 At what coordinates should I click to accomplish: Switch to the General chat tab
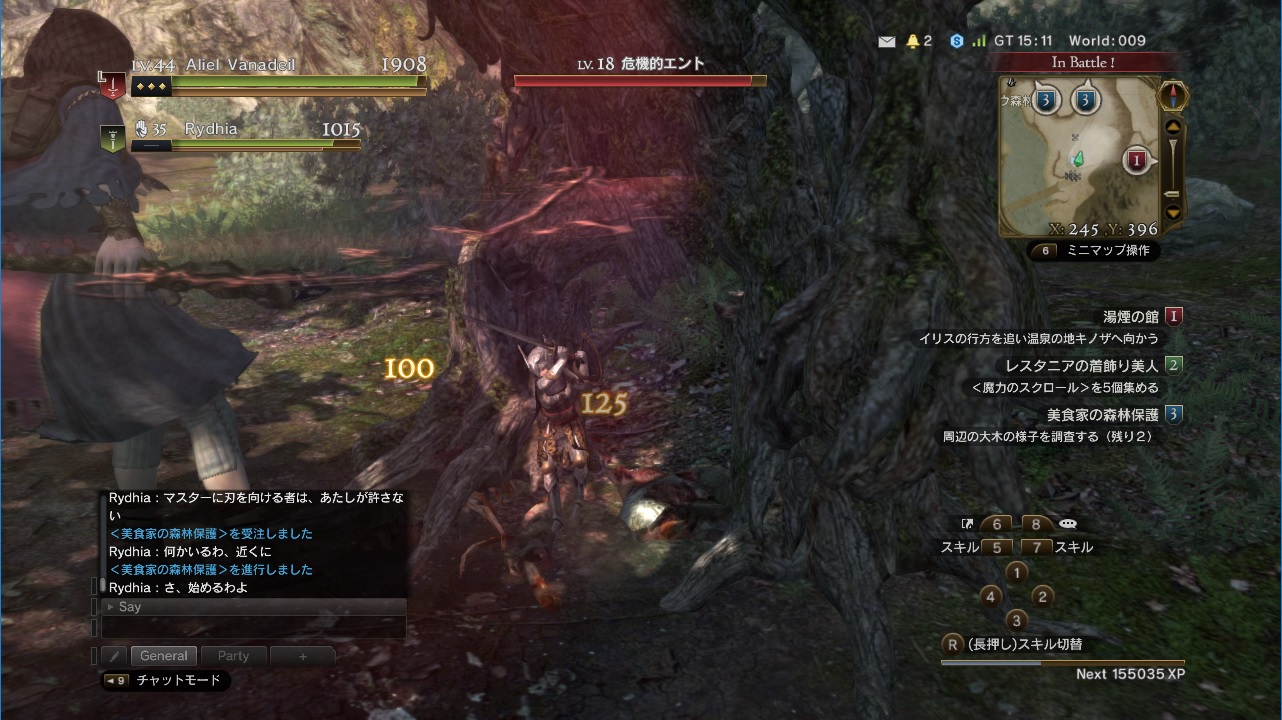164,656
